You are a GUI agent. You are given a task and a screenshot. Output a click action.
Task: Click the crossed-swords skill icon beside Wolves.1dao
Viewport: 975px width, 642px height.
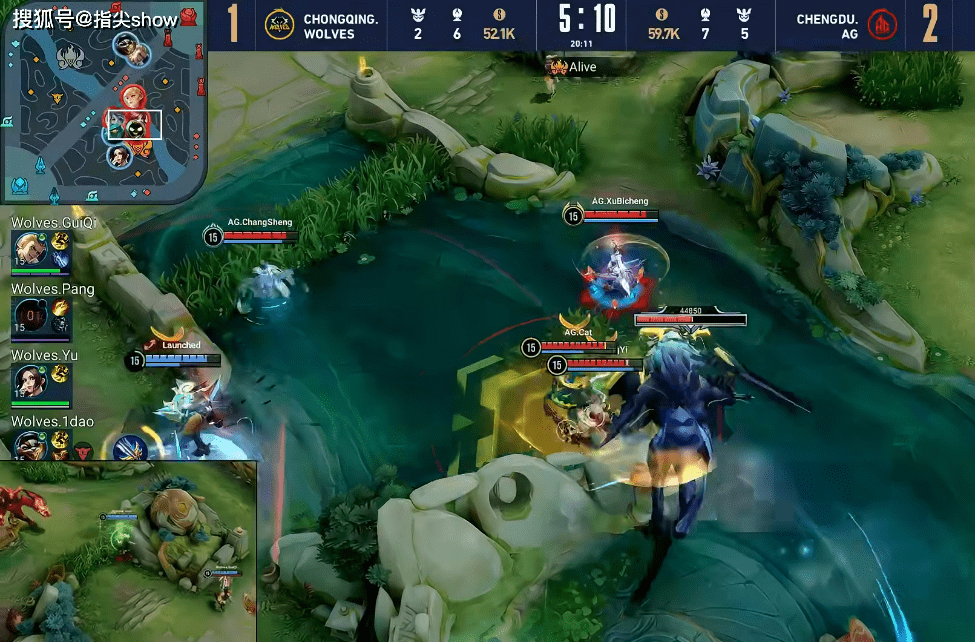pyautogui.click(x=129, y=447)
